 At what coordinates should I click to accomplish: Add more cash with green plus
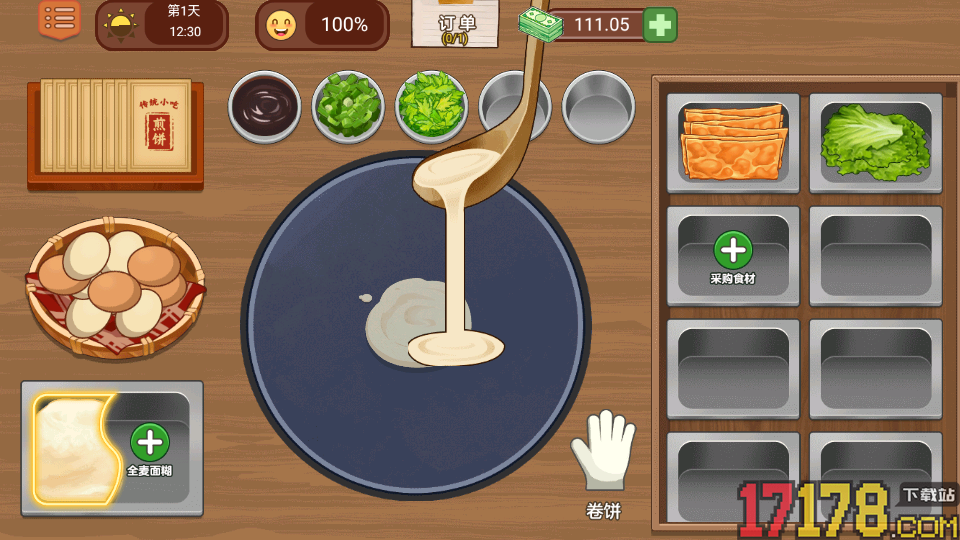(660, 24)
